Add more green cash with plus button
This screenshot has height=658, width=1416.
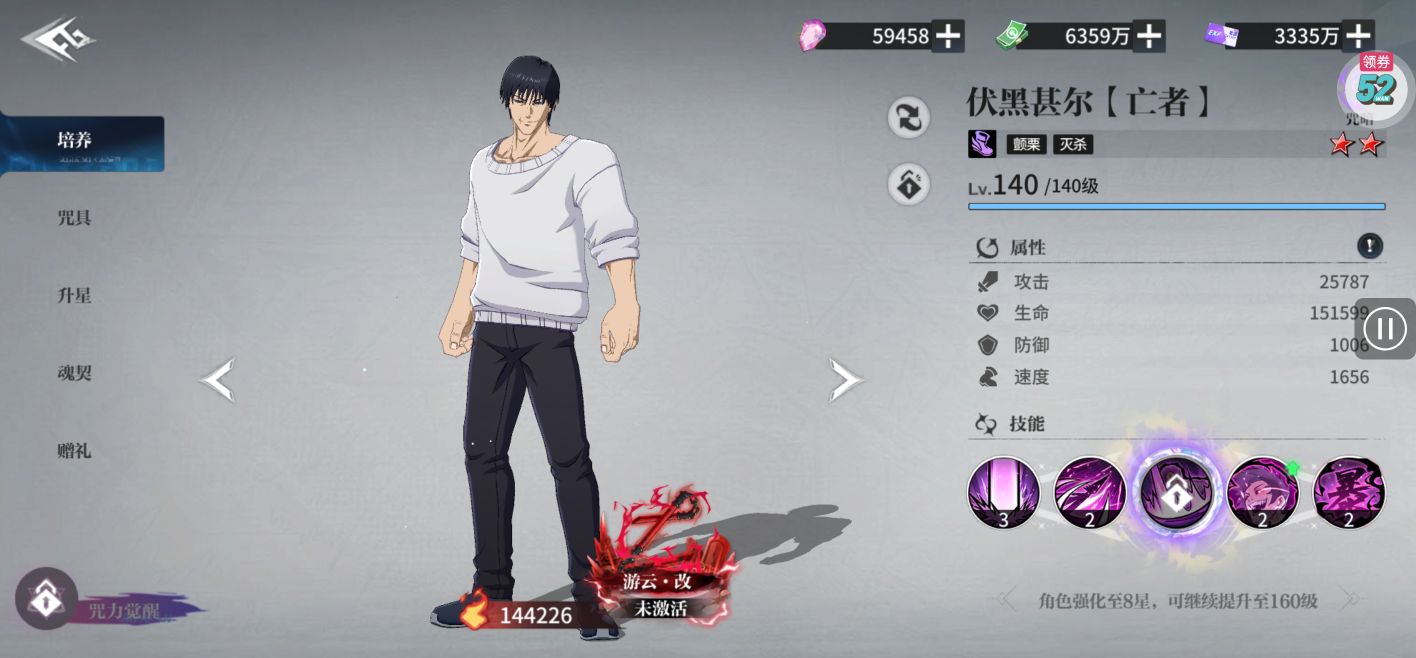pyautogui.click(x=1149, y=37)
